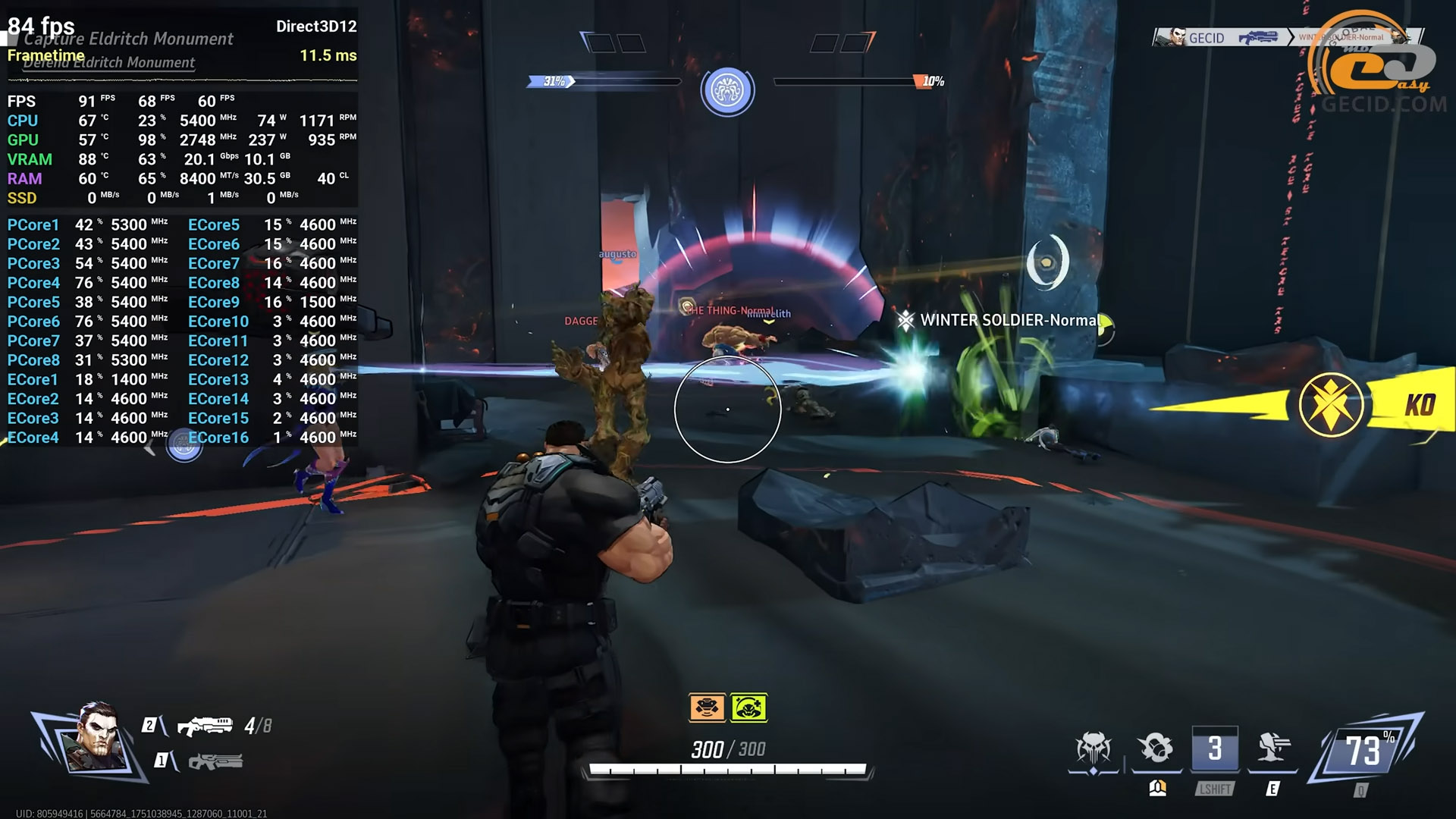Click the skull passive ability icon

(1093, 749)
